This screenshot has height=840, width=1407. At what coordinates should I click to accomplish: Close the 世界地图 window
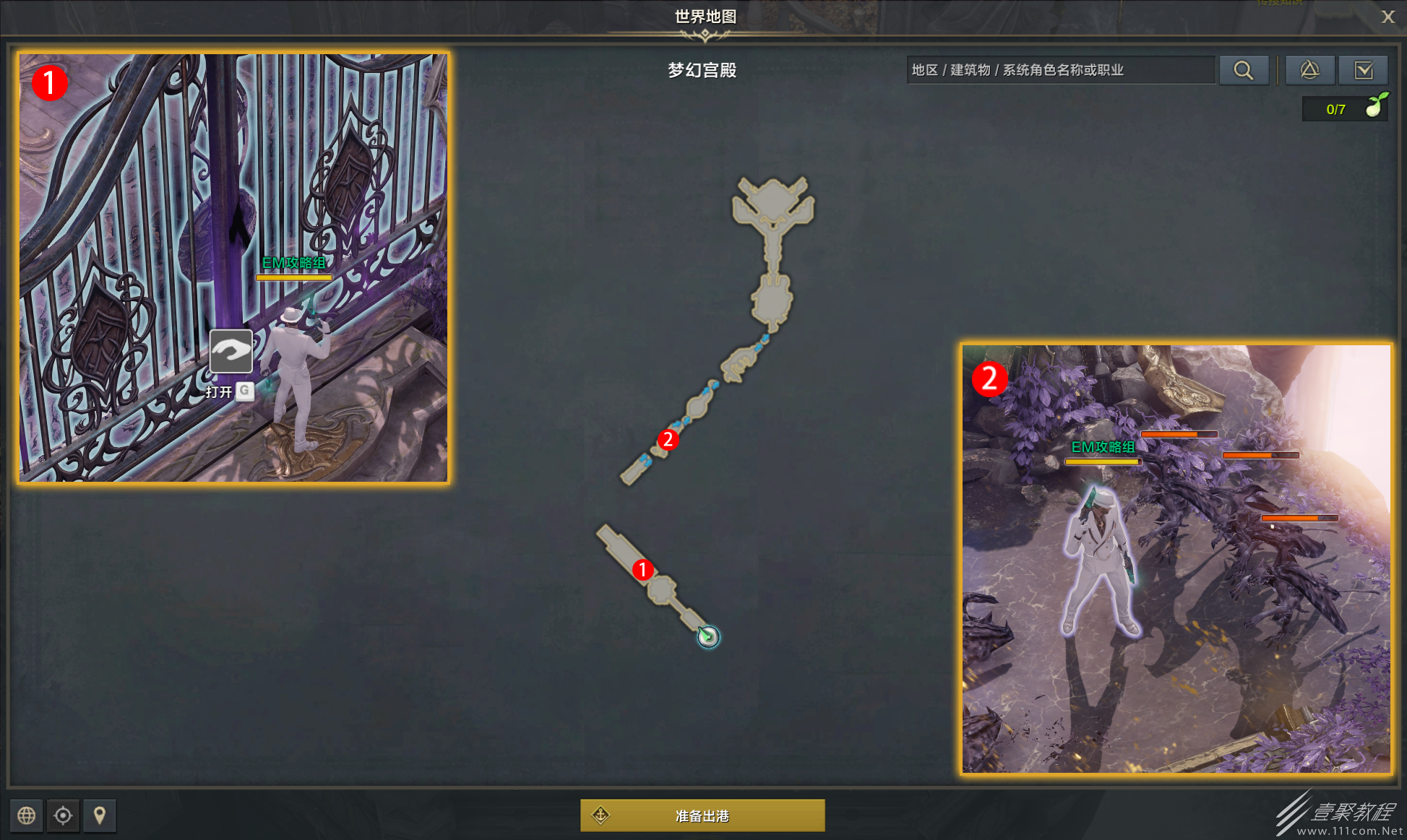tap(1387, 17)
